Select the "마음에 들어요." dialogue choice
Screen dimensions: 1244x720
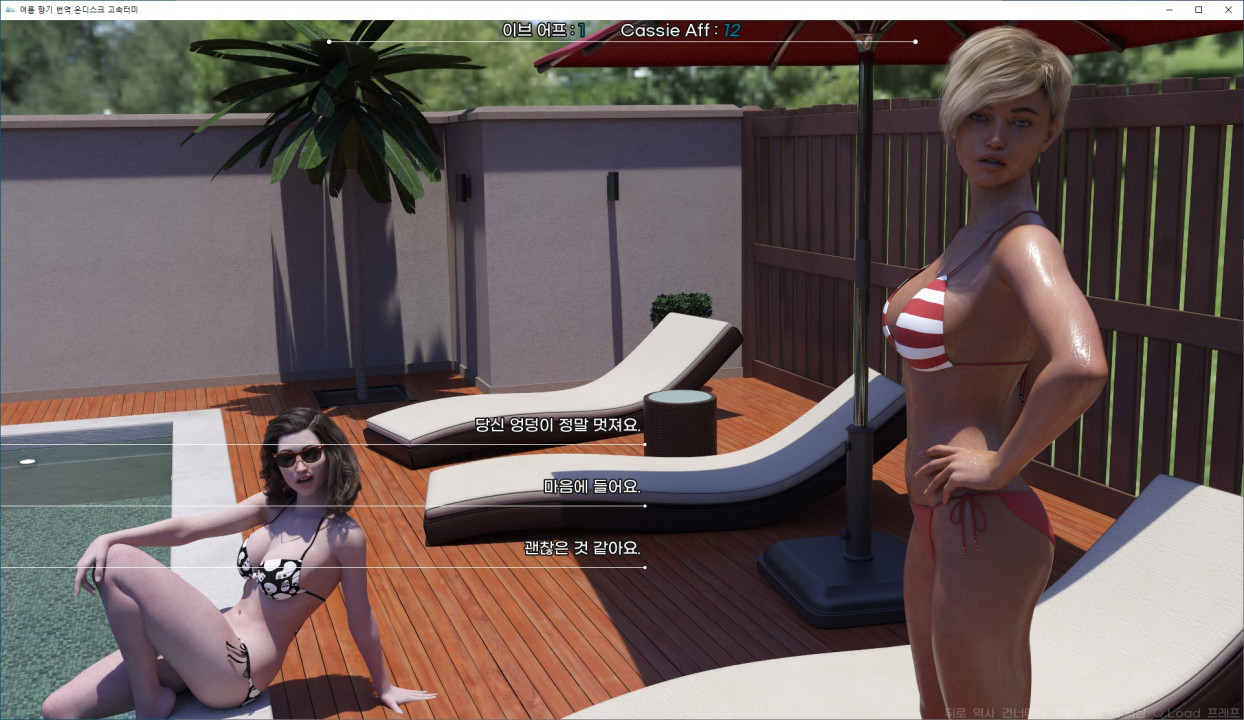[591, 487]
